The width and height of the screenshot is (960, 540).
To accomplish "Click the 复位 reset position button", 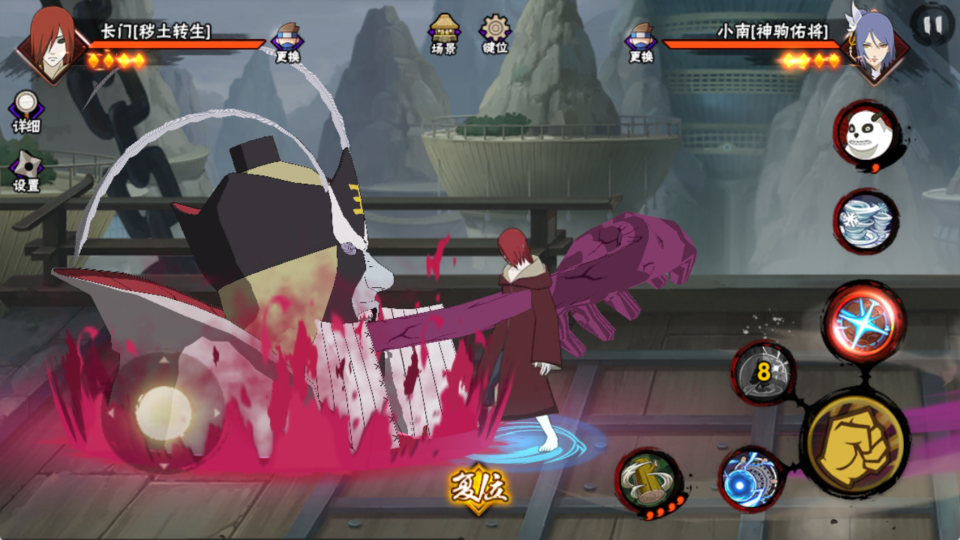I will click(x=479, y=486).
